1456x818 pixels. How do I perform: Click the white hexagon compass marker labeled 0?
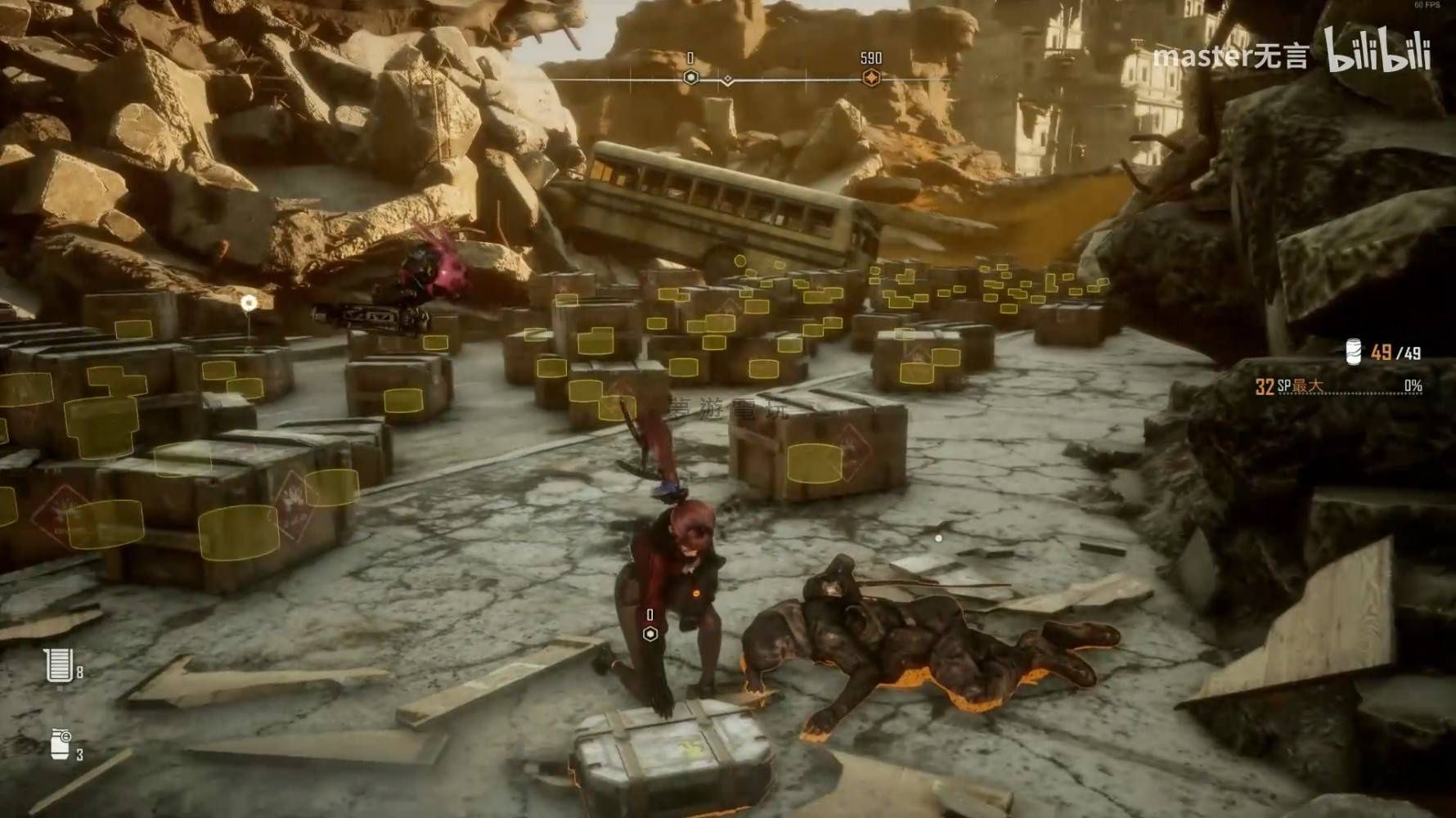691,77
